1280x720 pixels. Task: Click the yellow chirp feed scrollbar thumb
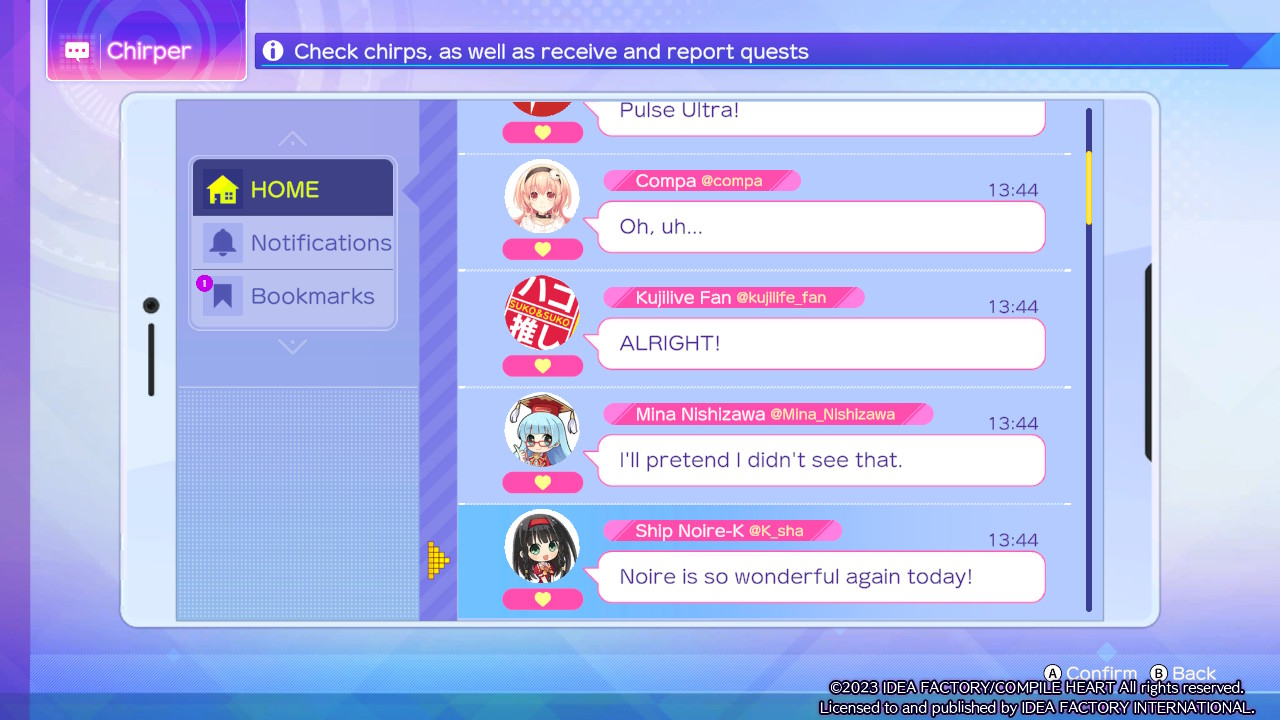1089,187
